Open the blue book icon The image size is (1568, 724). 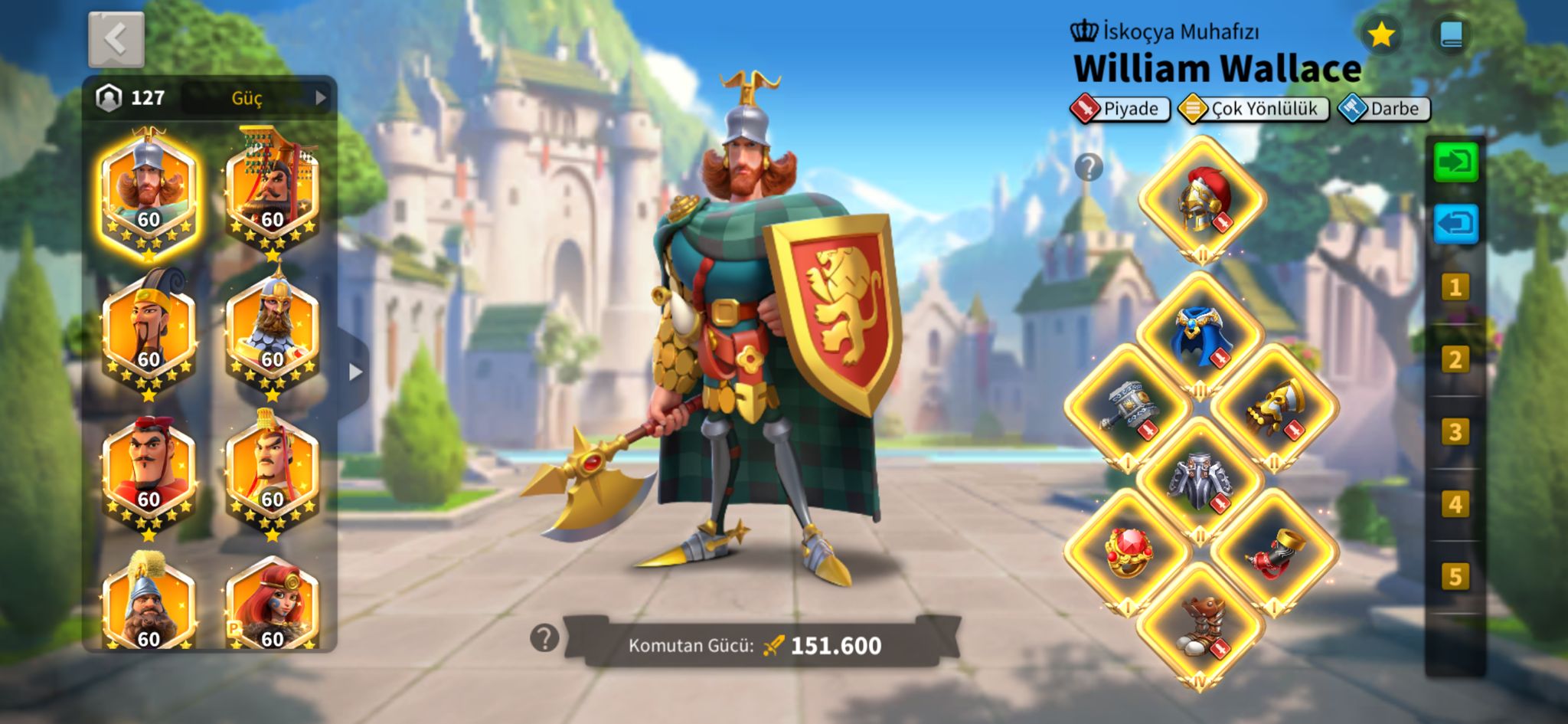[x=1451, y=34]
